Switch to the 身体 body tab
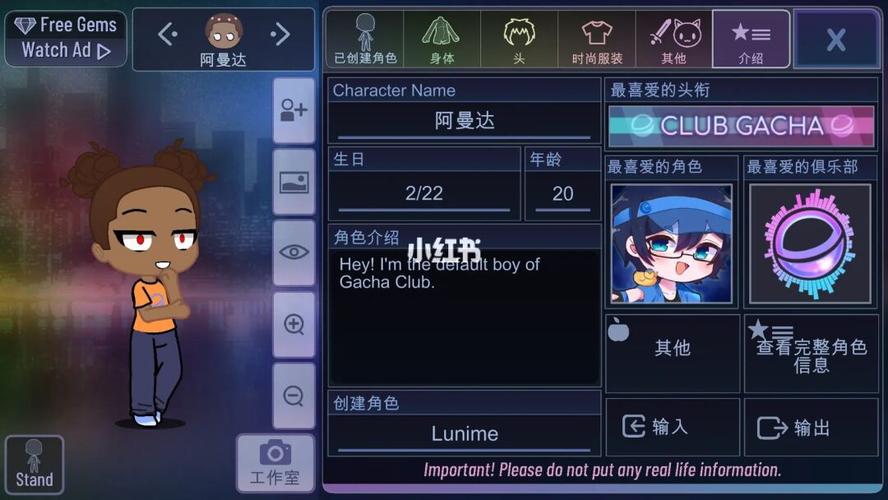This screenshot has width=888, height=500. [x=441, y=40]
